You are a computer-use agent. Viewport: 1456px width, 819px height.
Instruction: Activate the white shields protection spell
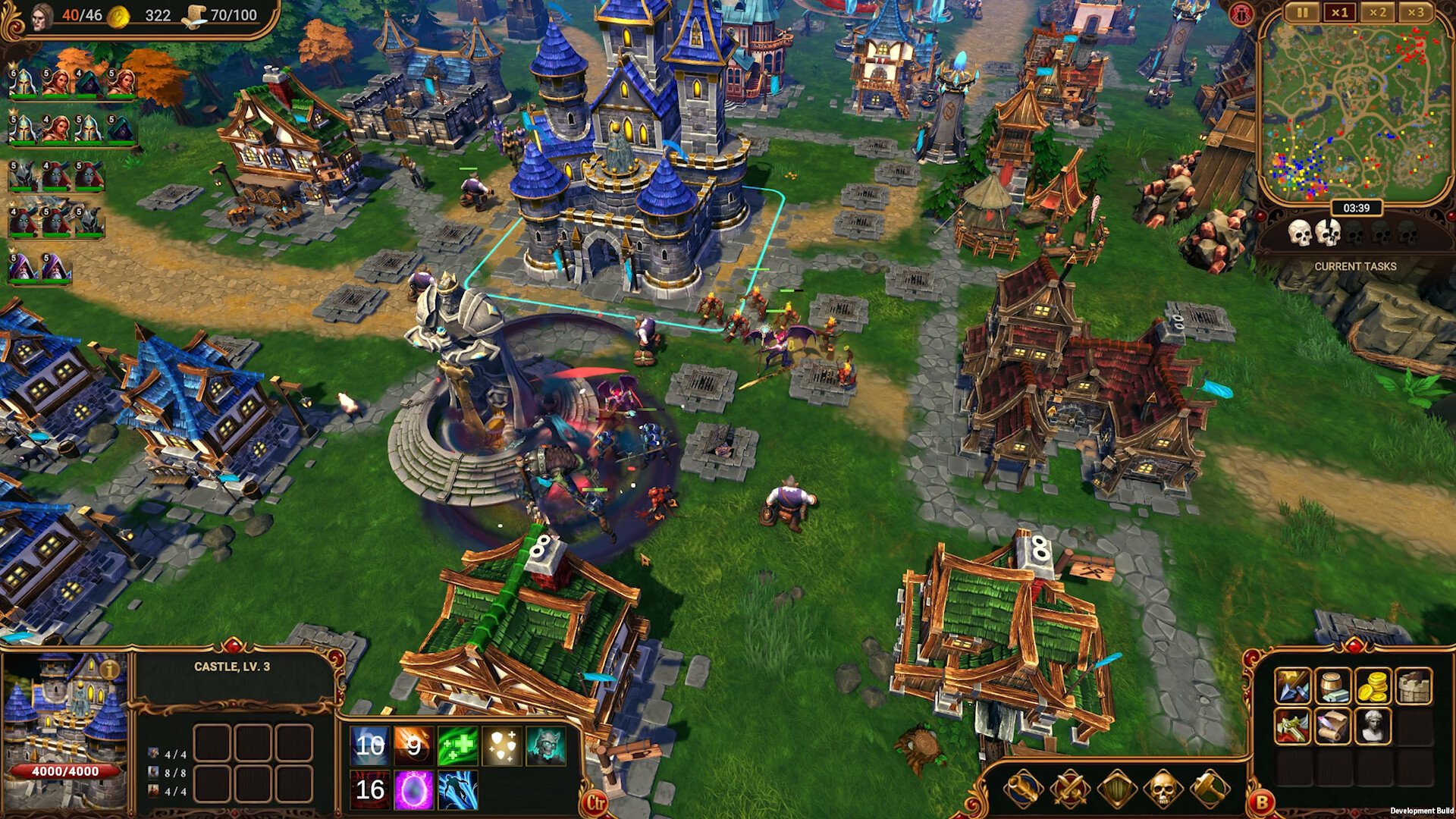point(502,746)
